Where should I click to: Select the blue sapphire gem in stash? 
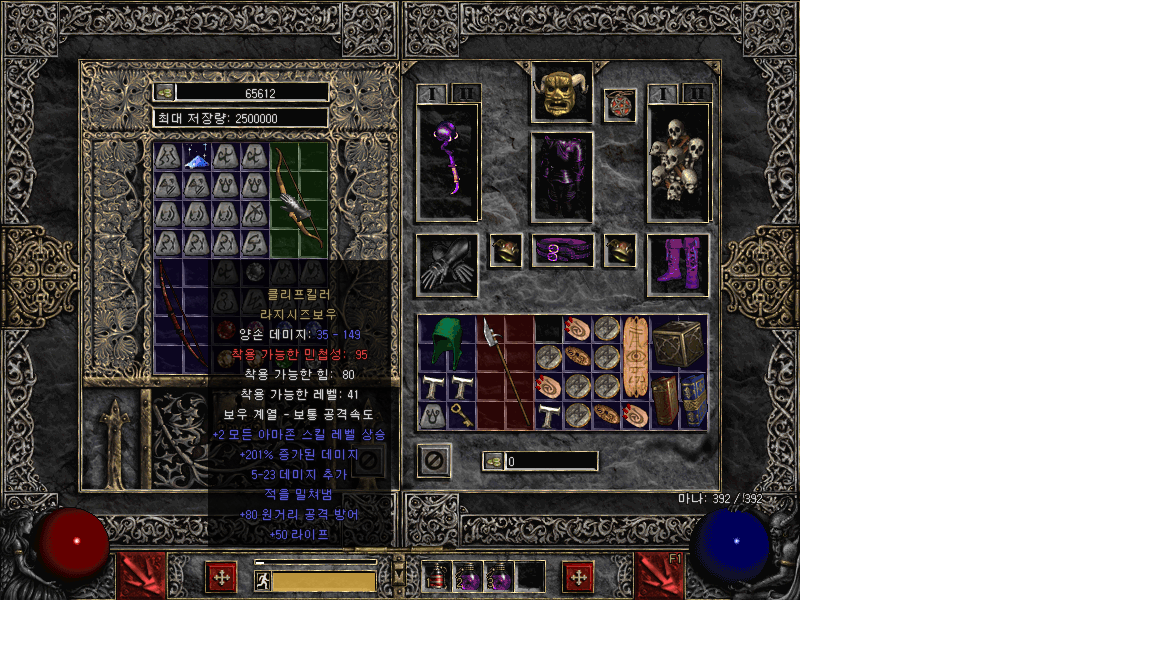click(x=197, y=157)
